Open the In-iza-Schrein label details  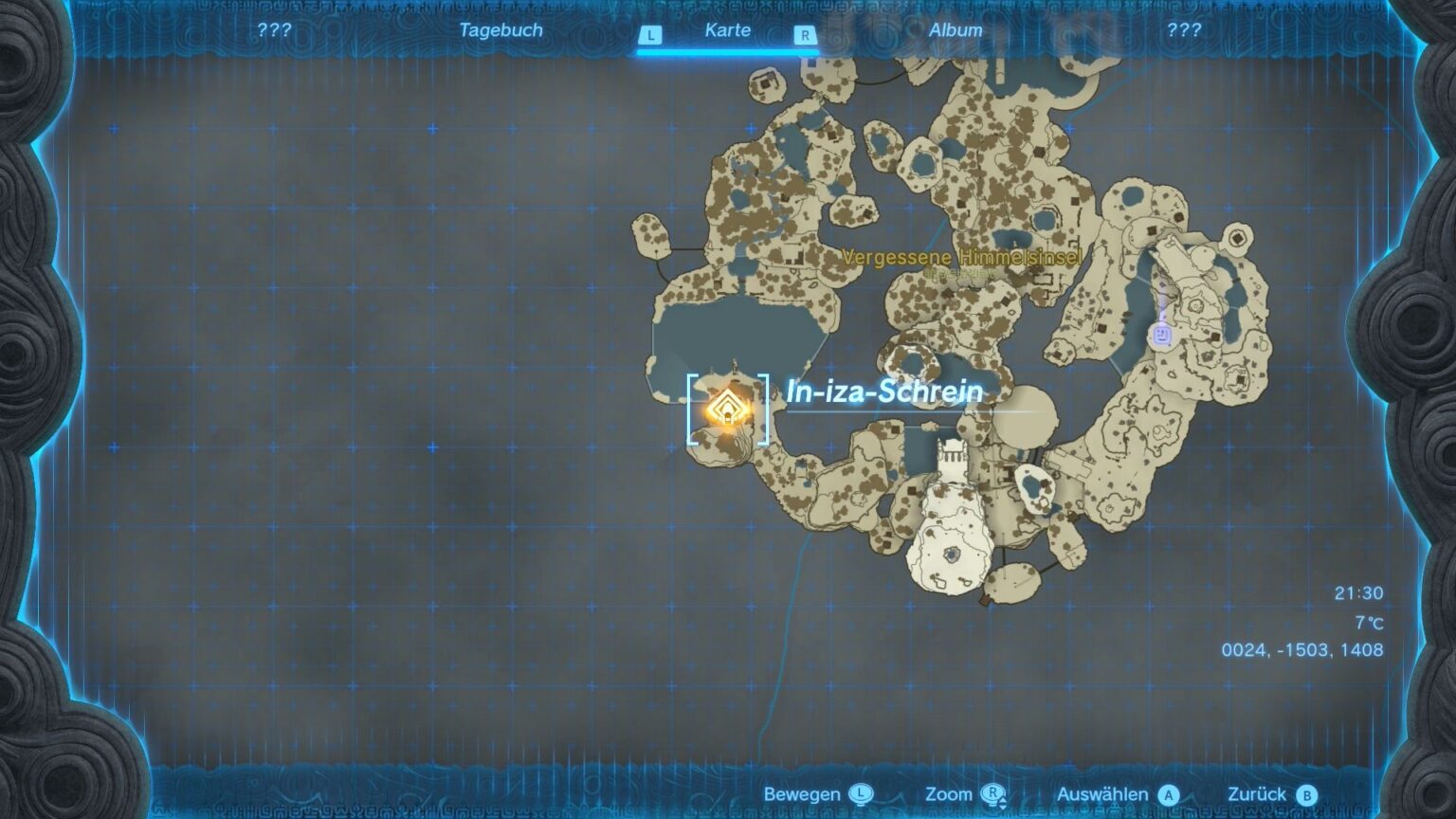point(883,390)
